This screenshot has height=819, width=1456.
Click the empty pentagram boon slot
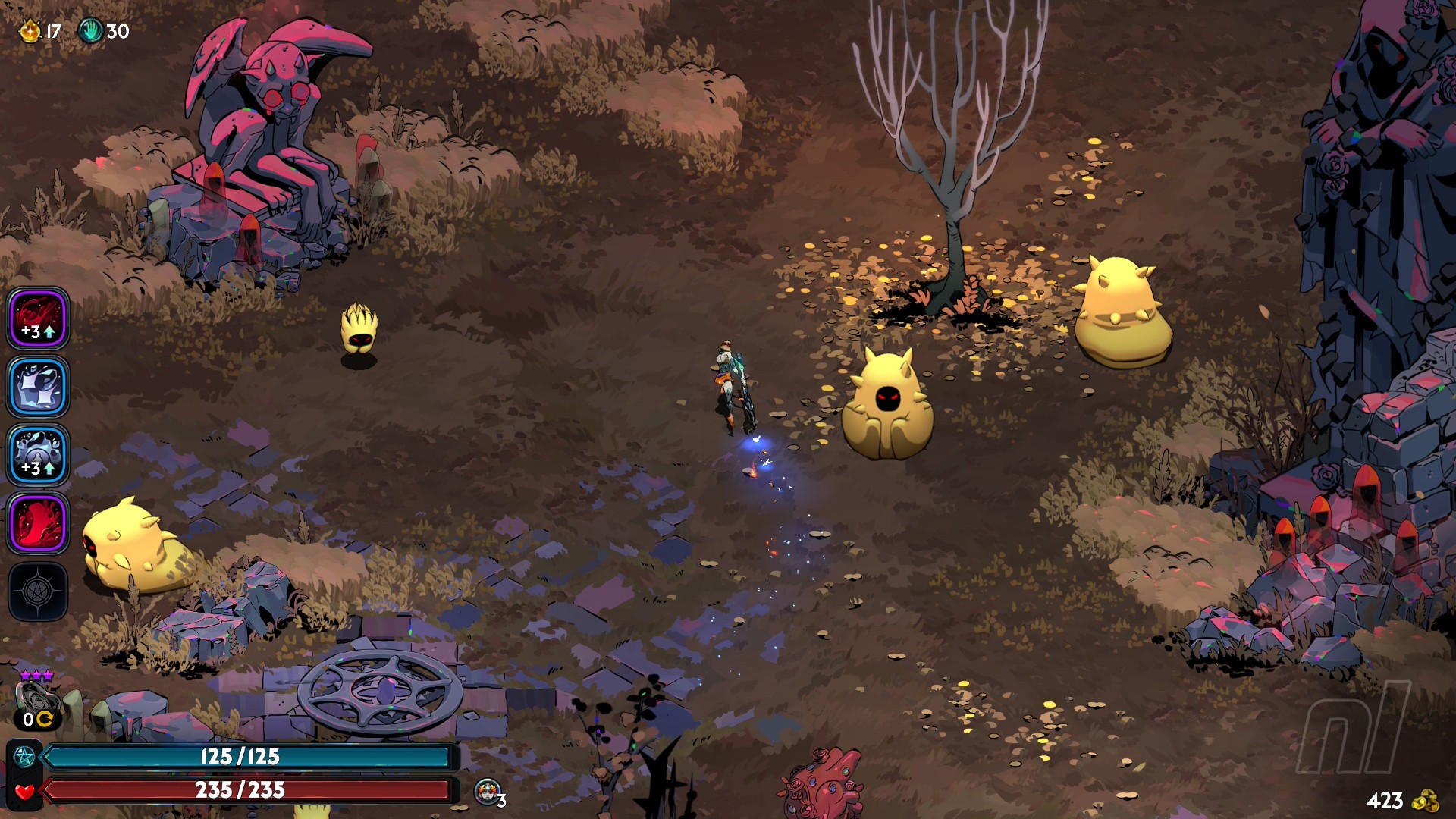coord(39,591)
